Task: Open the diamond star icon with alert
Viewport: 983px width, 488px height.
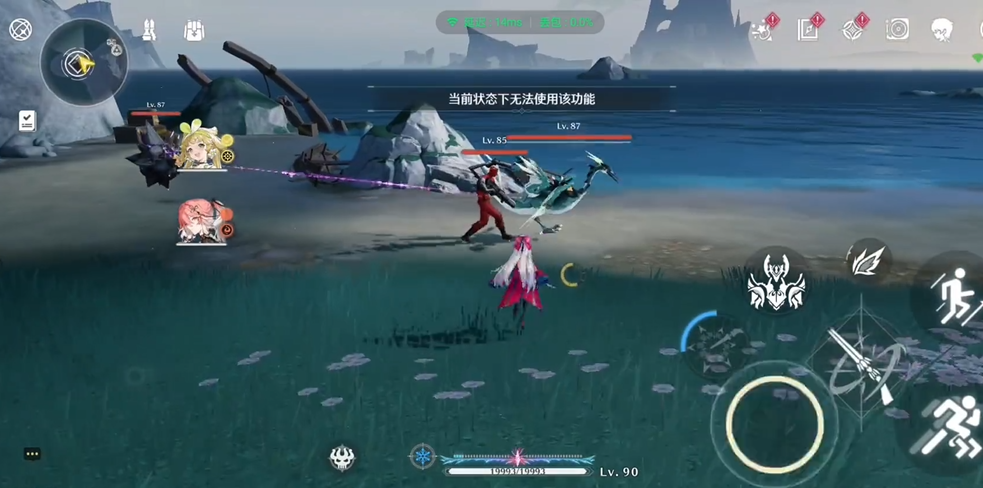Action: [853, 29]
